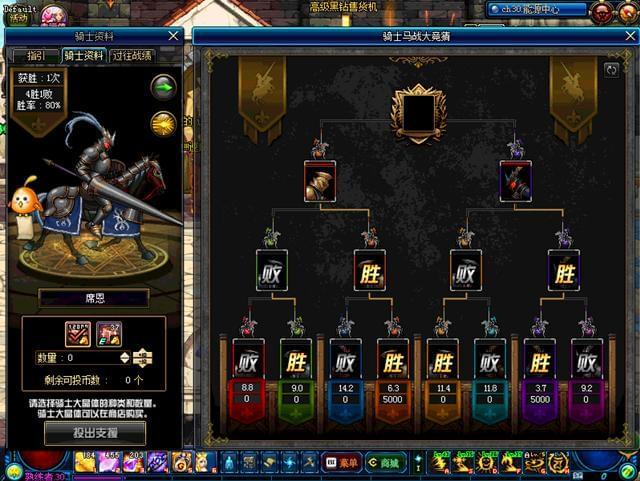Screen dimensions: 640x481
Task: Switch to the 指引 guide tab
Action: point(34,56)
